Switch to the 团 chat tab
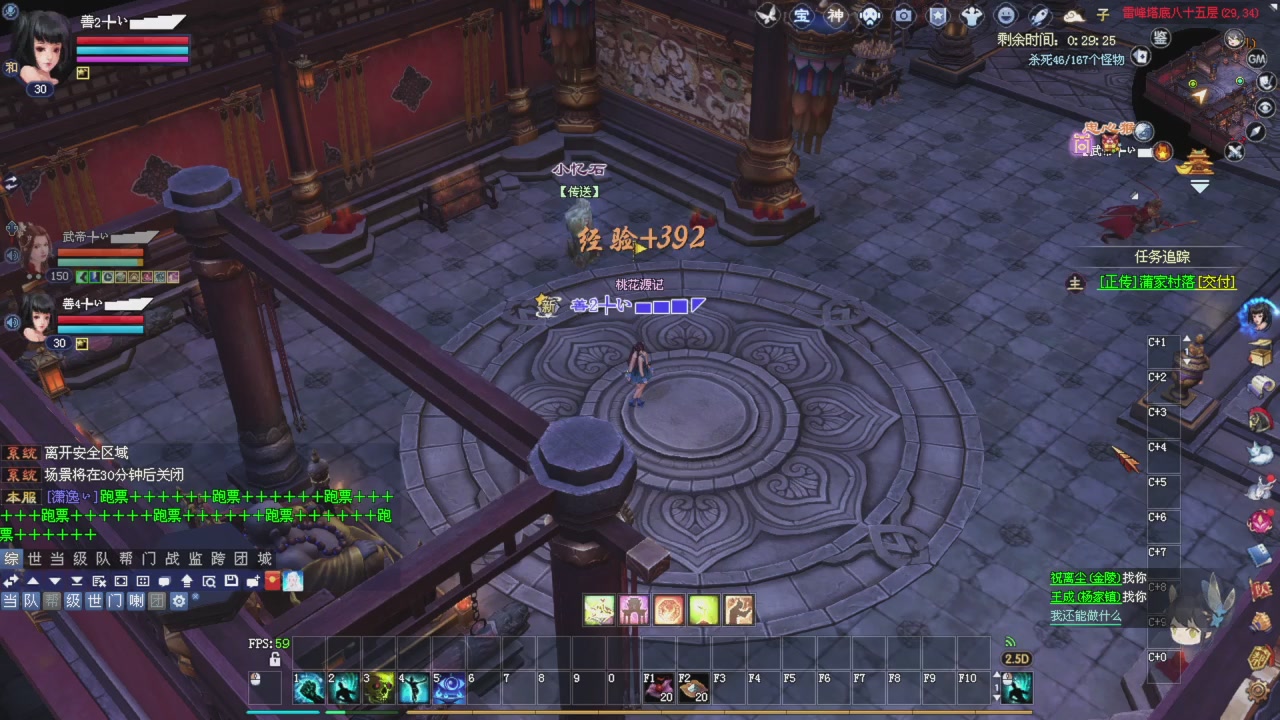Screen dimensions: 1280x720 (x=241, y=560)
